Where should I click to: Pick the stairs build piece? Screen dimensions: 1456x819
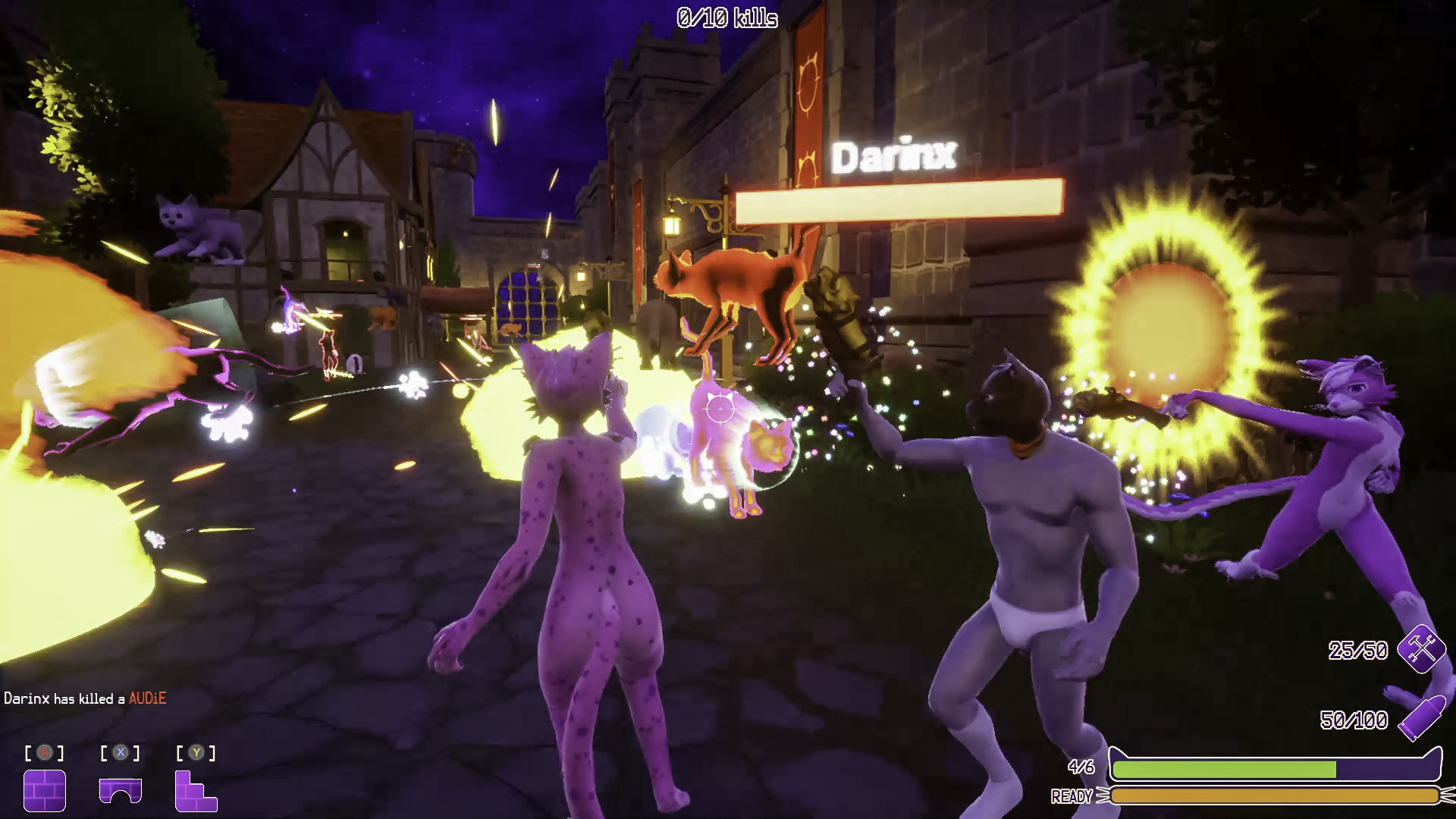click(196, 790)
